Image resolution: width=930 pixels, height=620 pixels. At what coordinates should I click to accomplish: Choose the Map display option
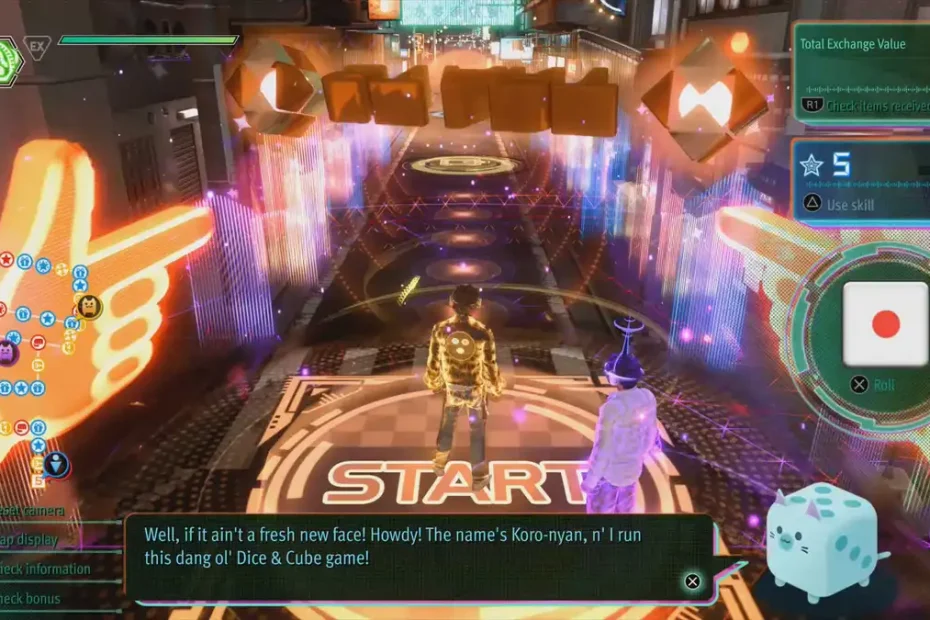[30, 540]
